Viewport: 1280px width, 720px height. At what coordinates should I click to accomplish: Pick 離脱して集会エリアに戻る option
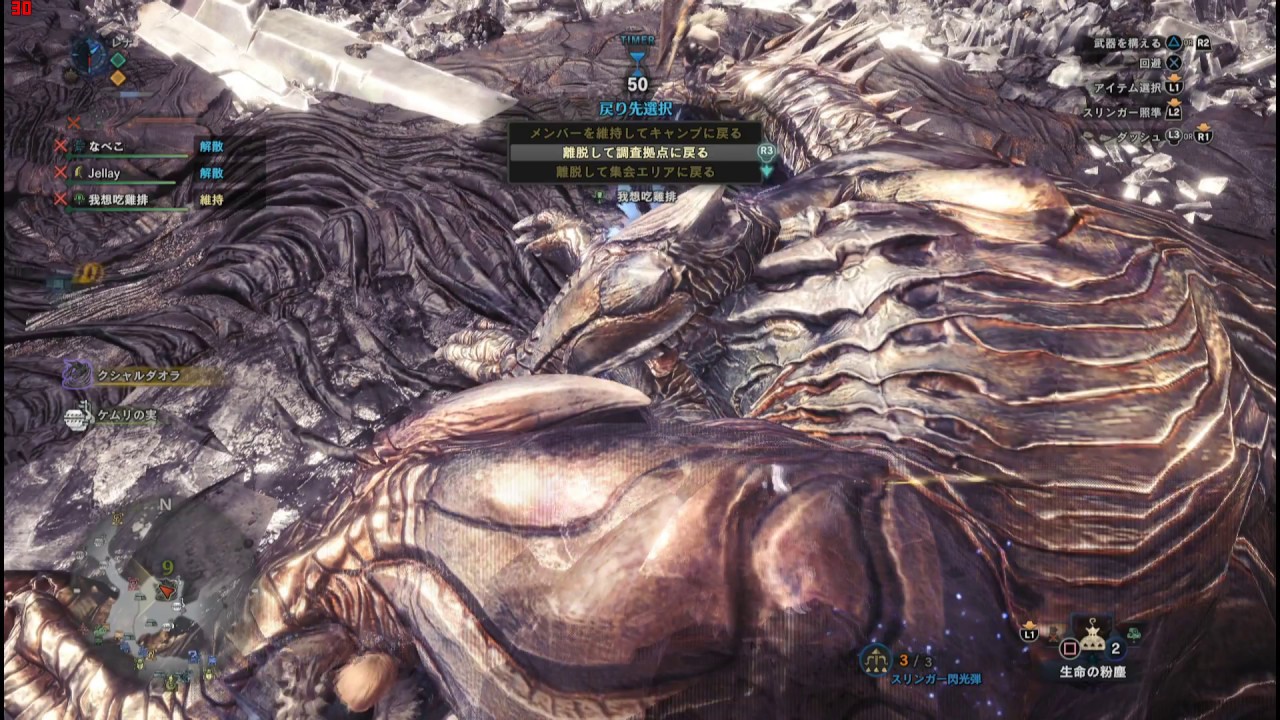(635, 172)
